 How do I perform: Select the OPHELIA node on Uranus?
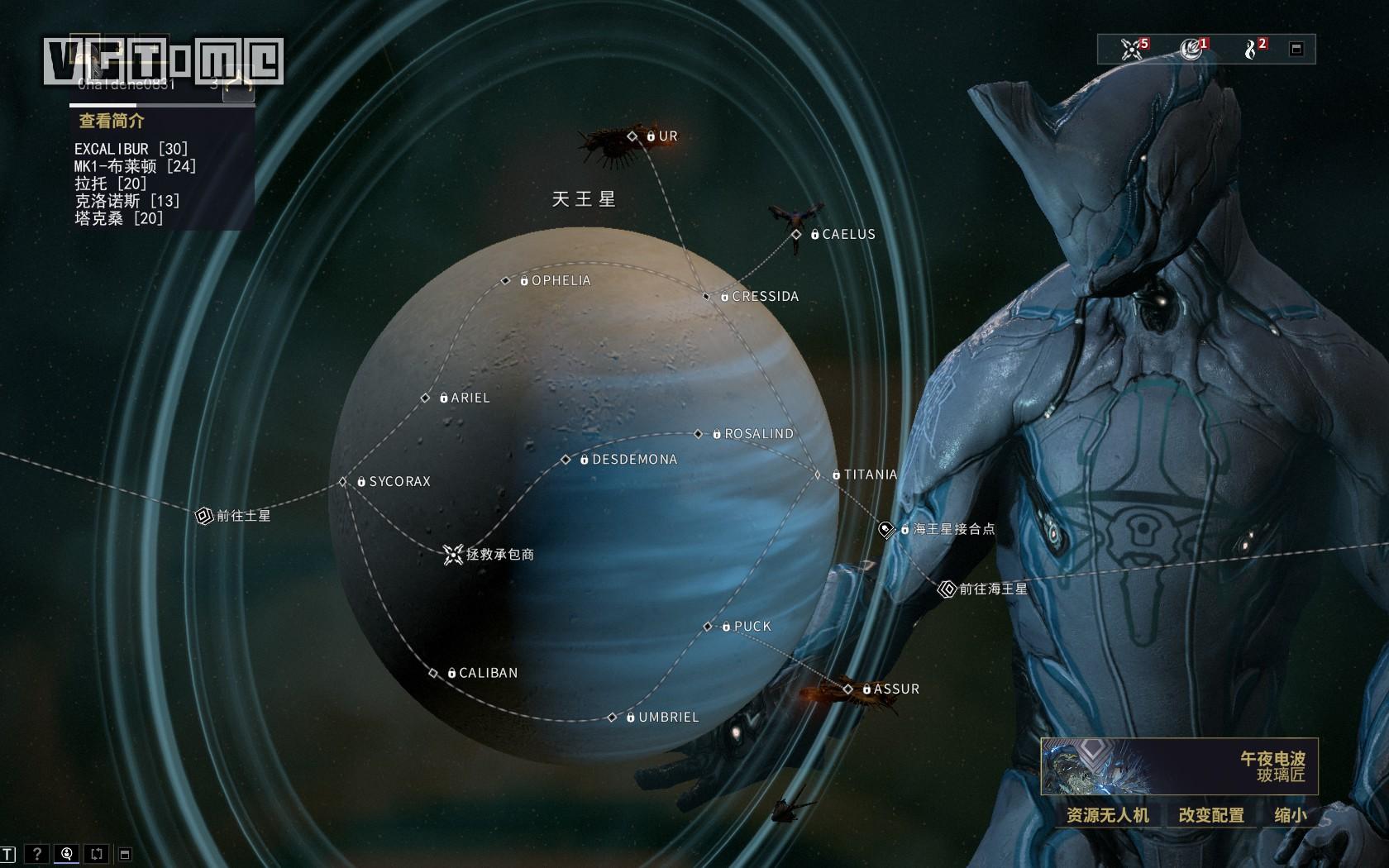pos(506,281)
